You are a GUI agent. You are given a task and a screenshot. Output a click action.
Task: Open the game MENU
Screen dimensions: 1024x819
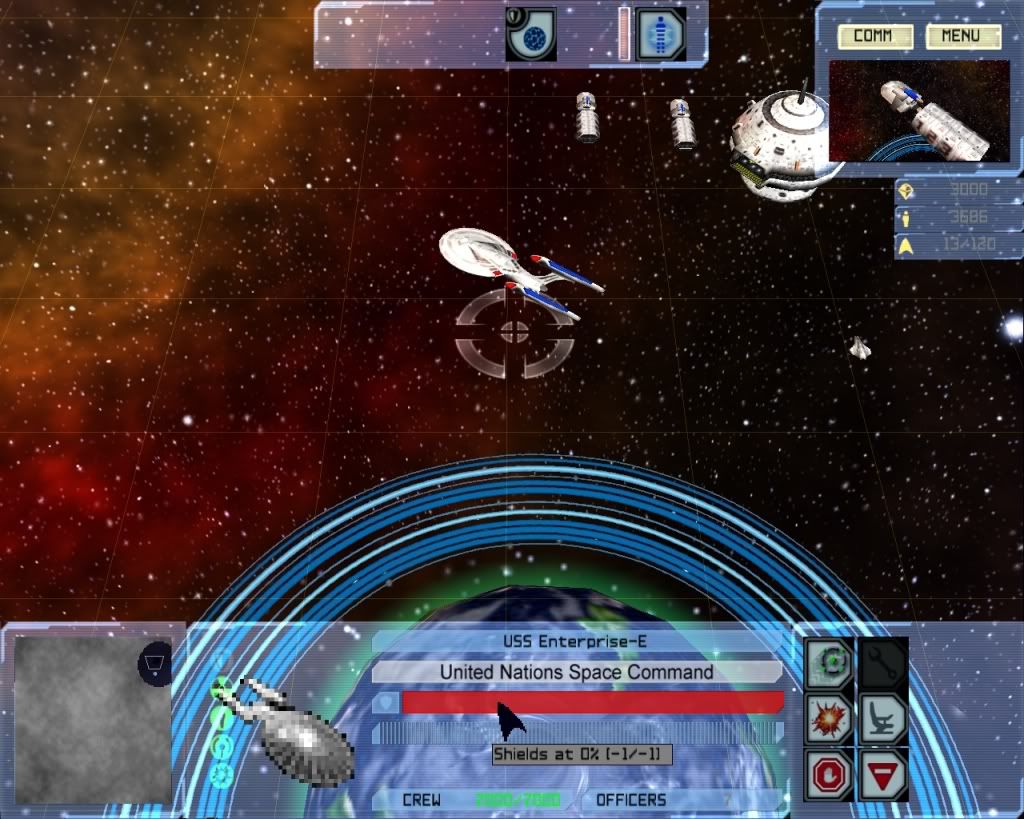click(963, 37)
